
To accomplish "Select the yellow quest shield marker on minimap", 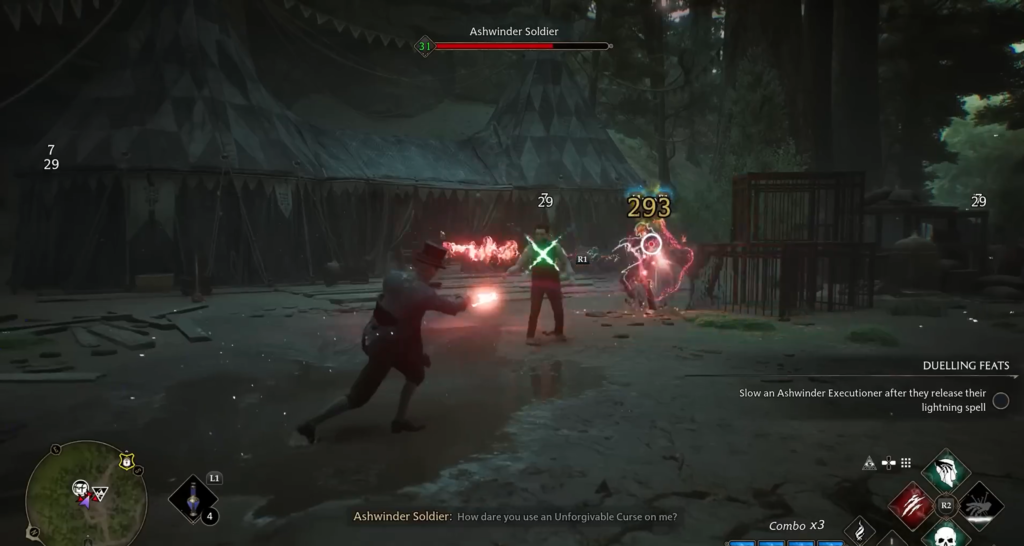I will [x=126, y=461].
